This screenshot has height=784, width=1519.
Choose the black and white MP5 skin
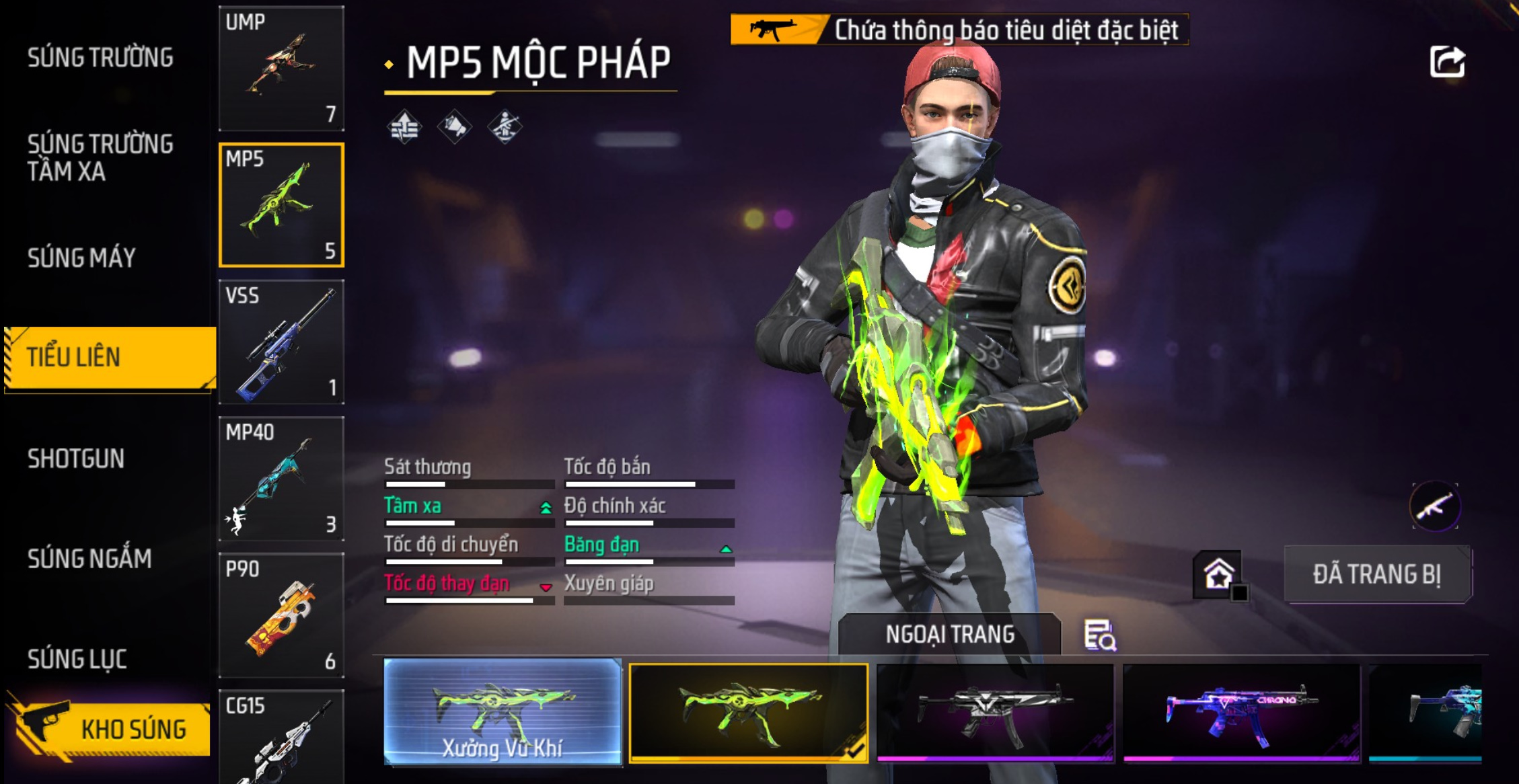pos(994,713)
